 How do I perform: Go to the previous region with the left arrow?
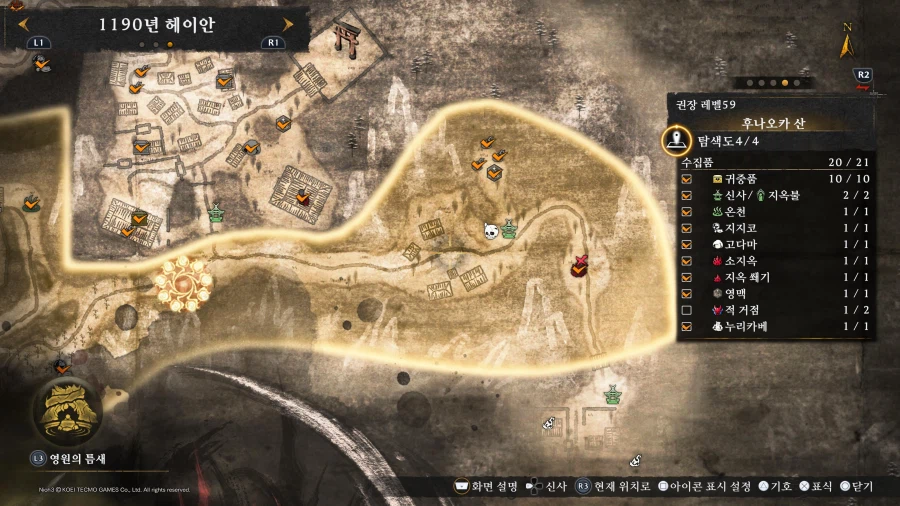pyautogui.click(x=16, y=25)
